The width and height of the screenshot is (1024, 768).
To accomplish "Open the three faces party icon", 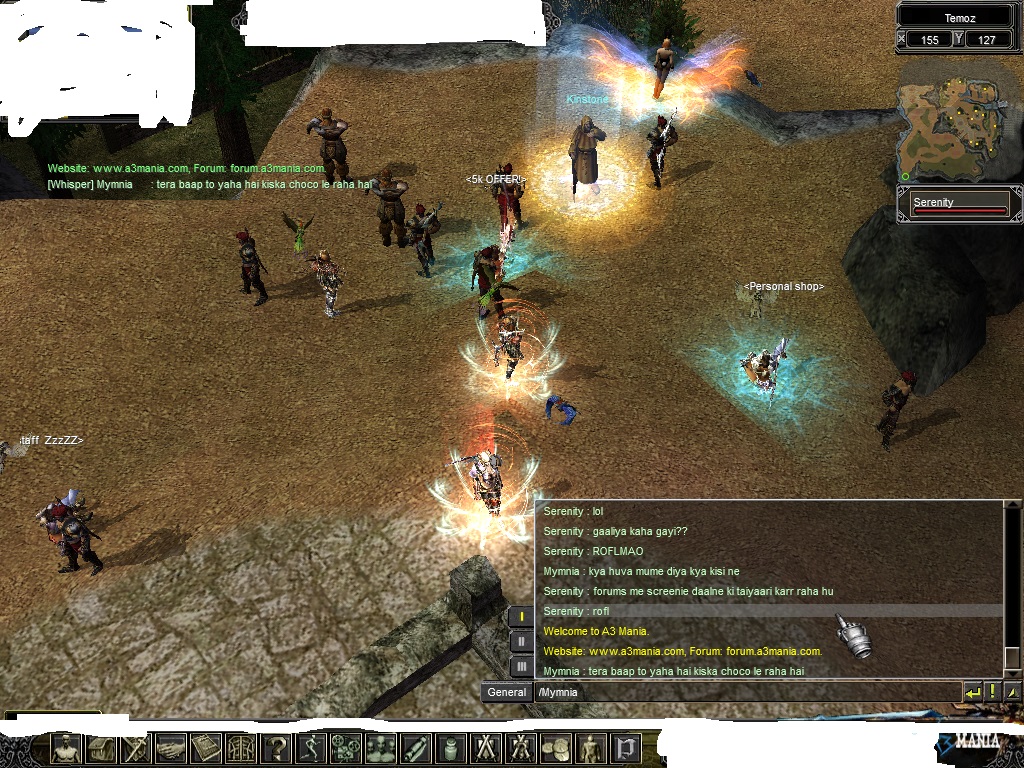I will tap(381, 748).
